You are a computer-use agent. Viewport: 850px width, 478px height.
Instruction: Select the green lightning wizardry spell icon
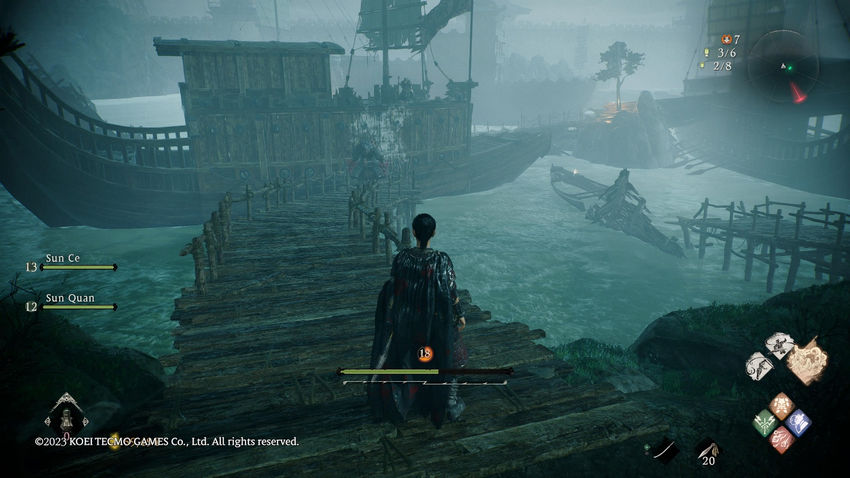(764, 421)
